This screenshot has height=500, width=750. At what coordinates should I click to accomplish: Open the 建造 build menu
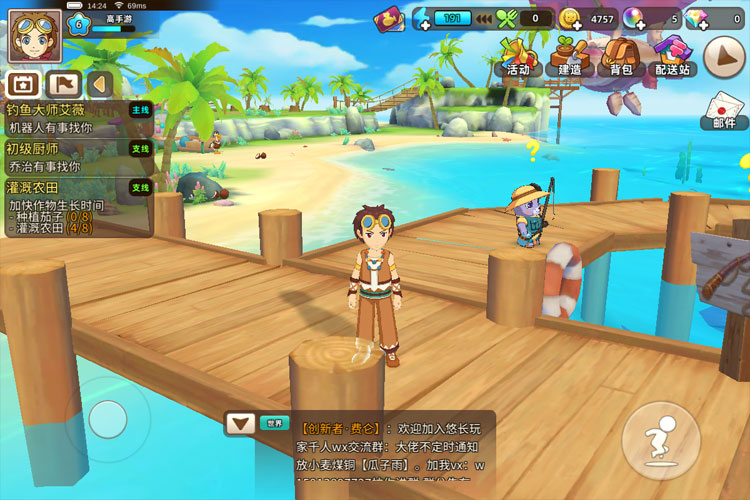(x=570, y=56)
